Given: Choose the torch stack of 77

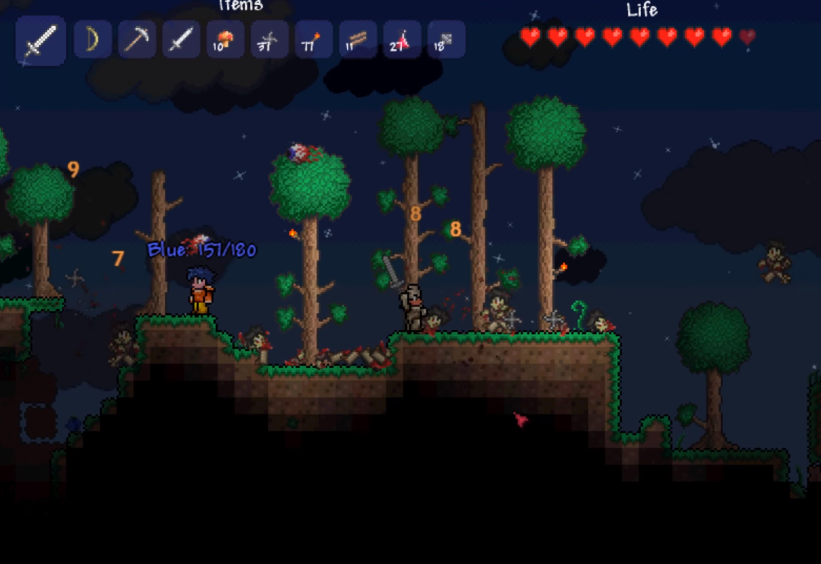Looking at the screenshot, I should (313, 40).
